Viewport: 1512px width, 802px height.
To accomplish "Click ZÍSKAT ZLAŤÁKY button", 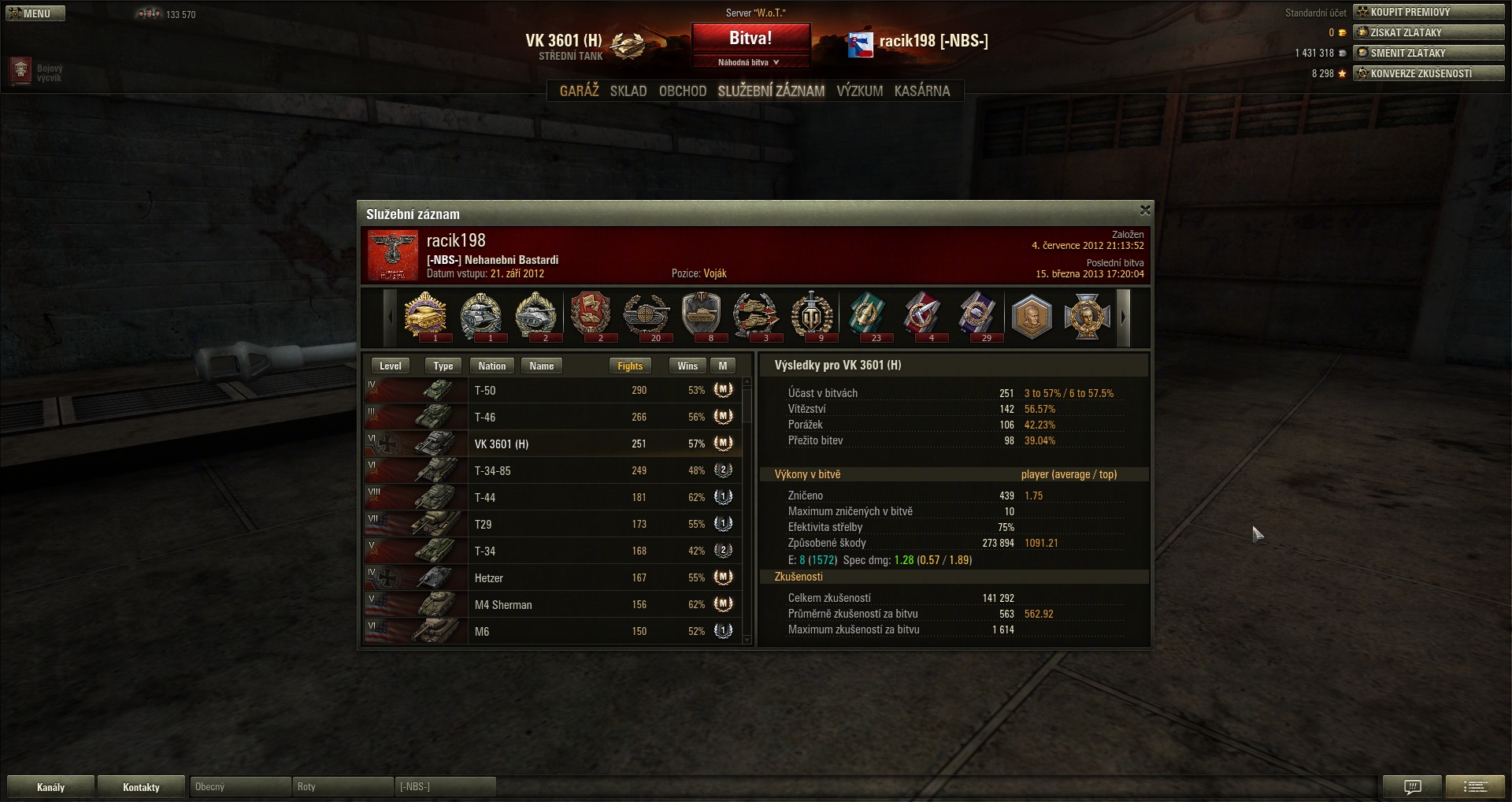I will [1428, 32].
